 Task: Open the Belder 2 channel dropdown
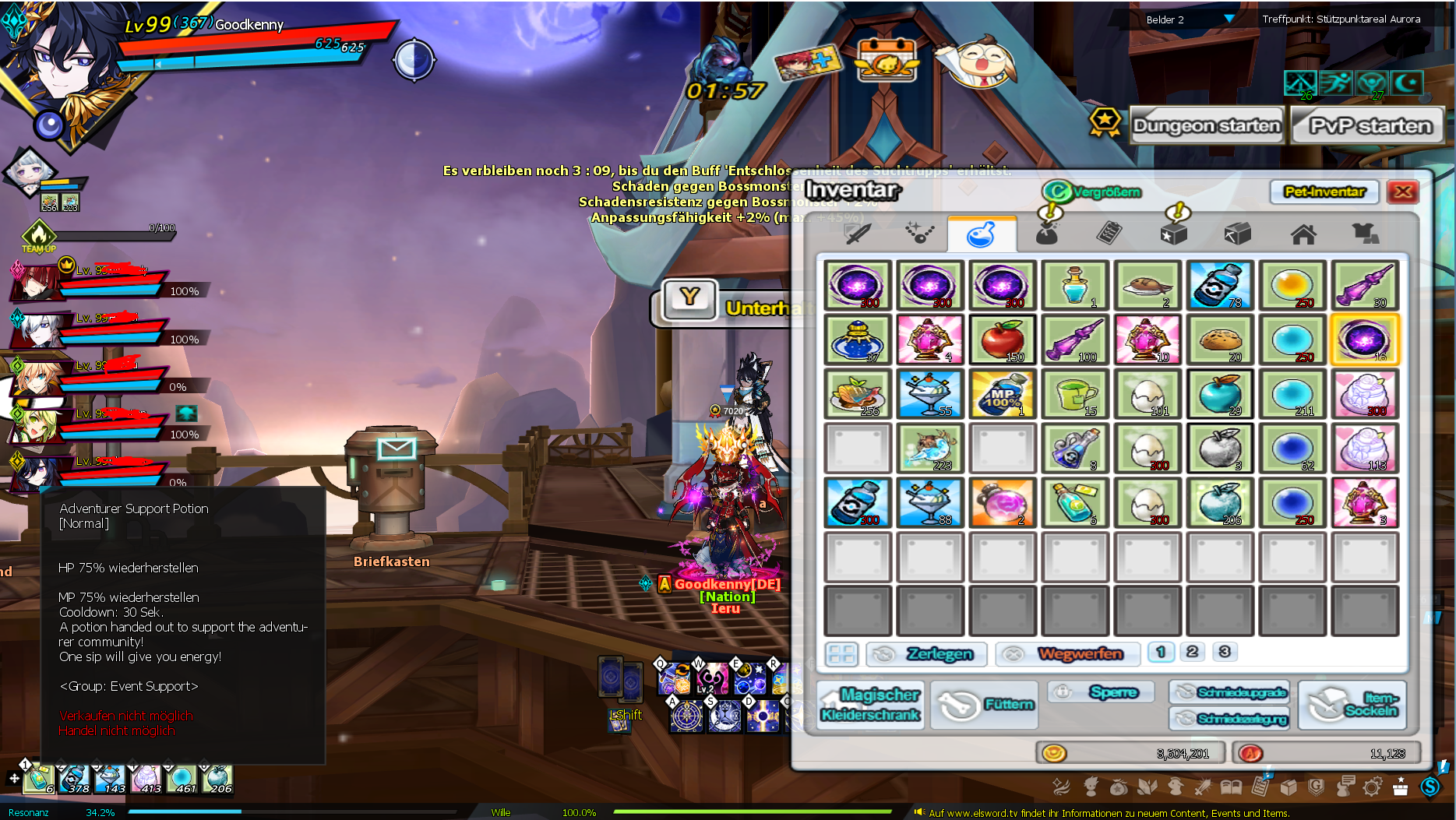point(1228,19)
